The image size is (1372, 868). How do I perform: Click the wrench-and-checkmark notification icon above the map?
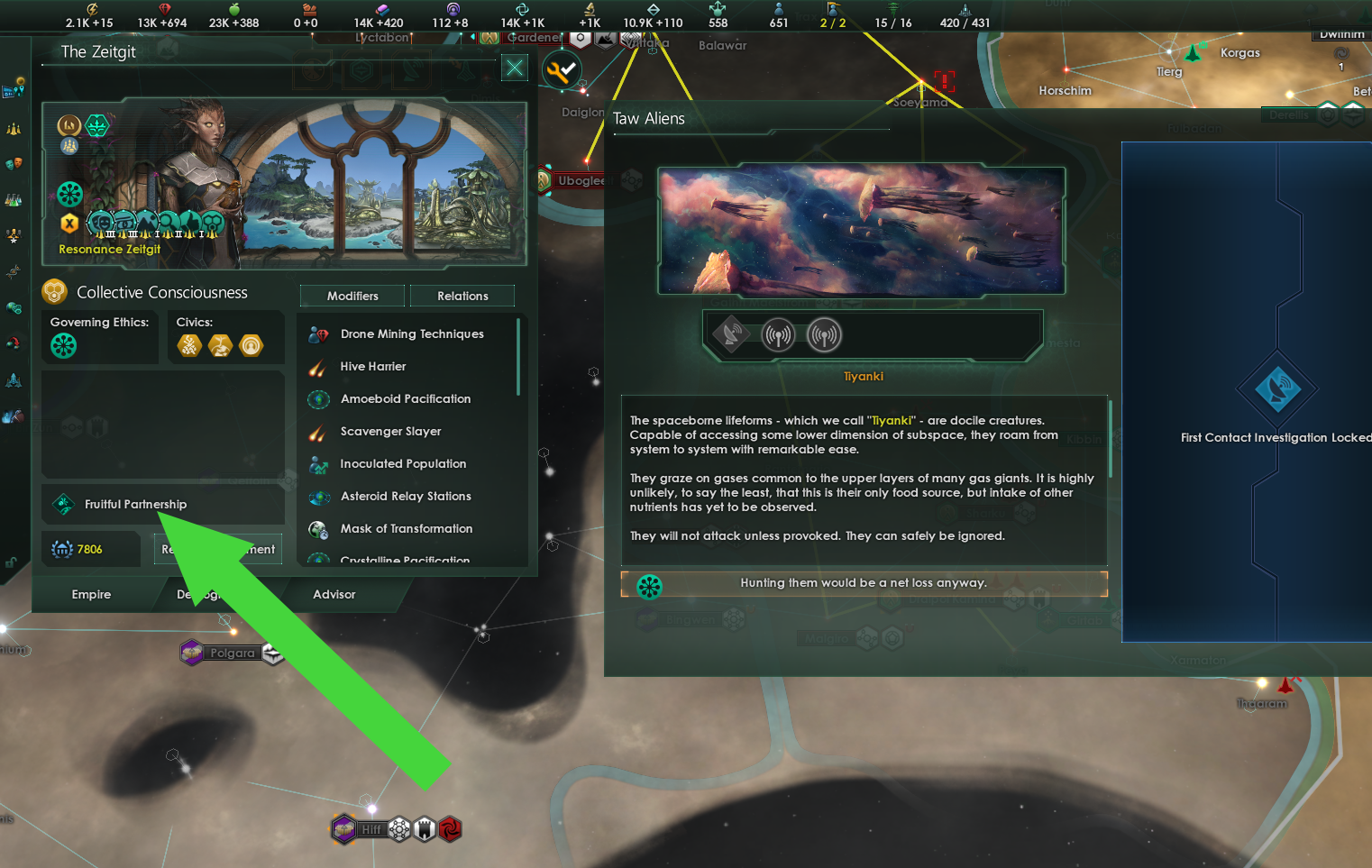point(562,69)
